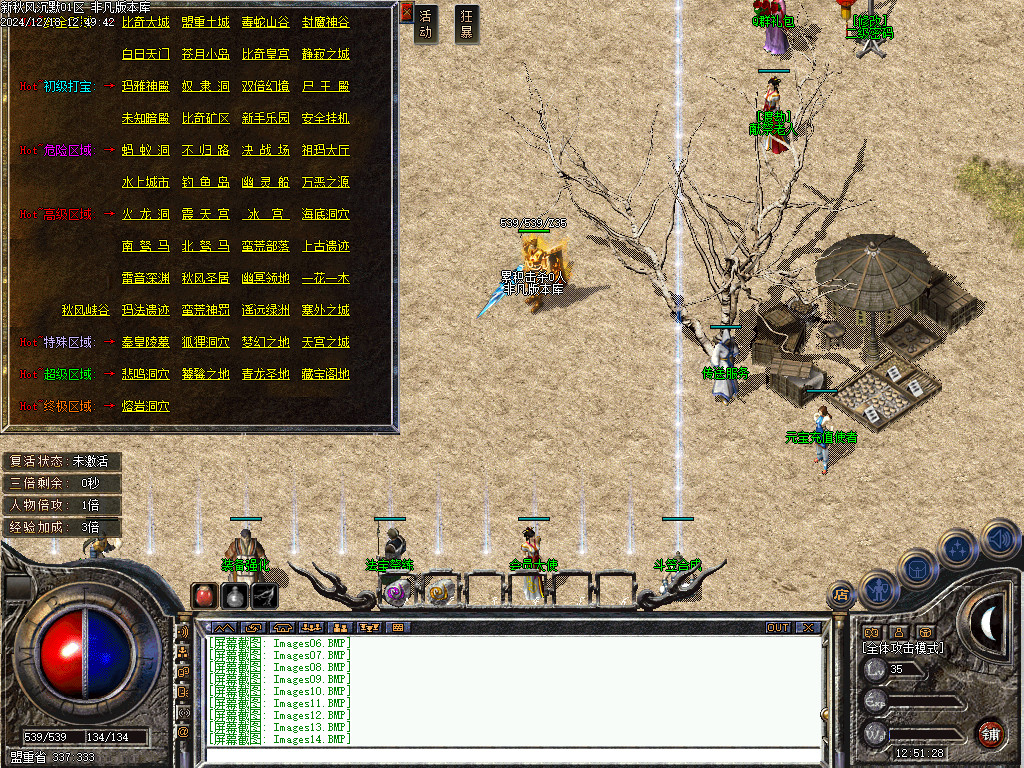The width and height of the screenshot is (1024, 768).
Task: Select the 火龙洞 high-level zone link
Action: point(145,214)
